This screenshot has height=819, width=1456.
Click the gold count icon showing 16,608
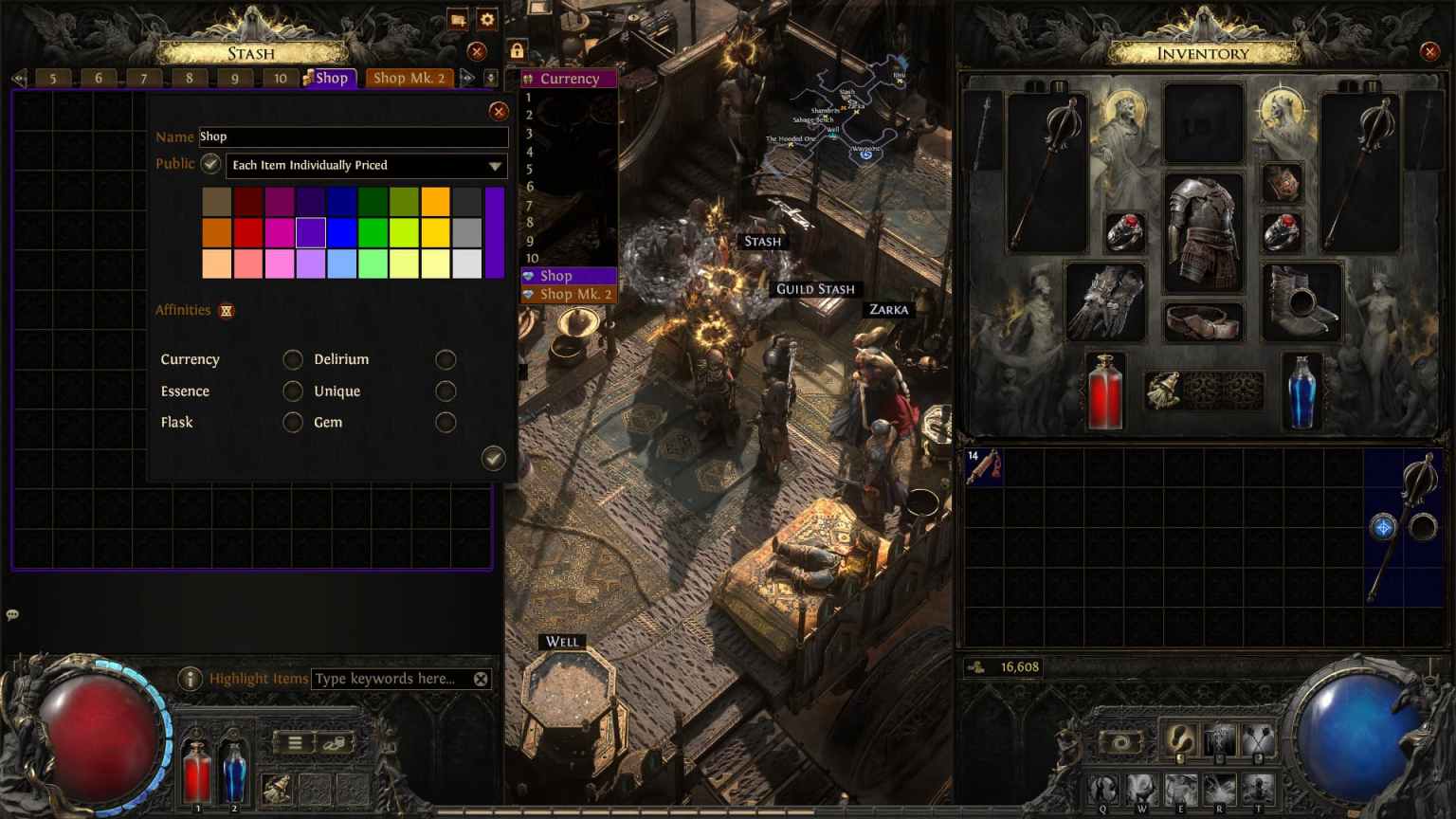coord(975,667)
